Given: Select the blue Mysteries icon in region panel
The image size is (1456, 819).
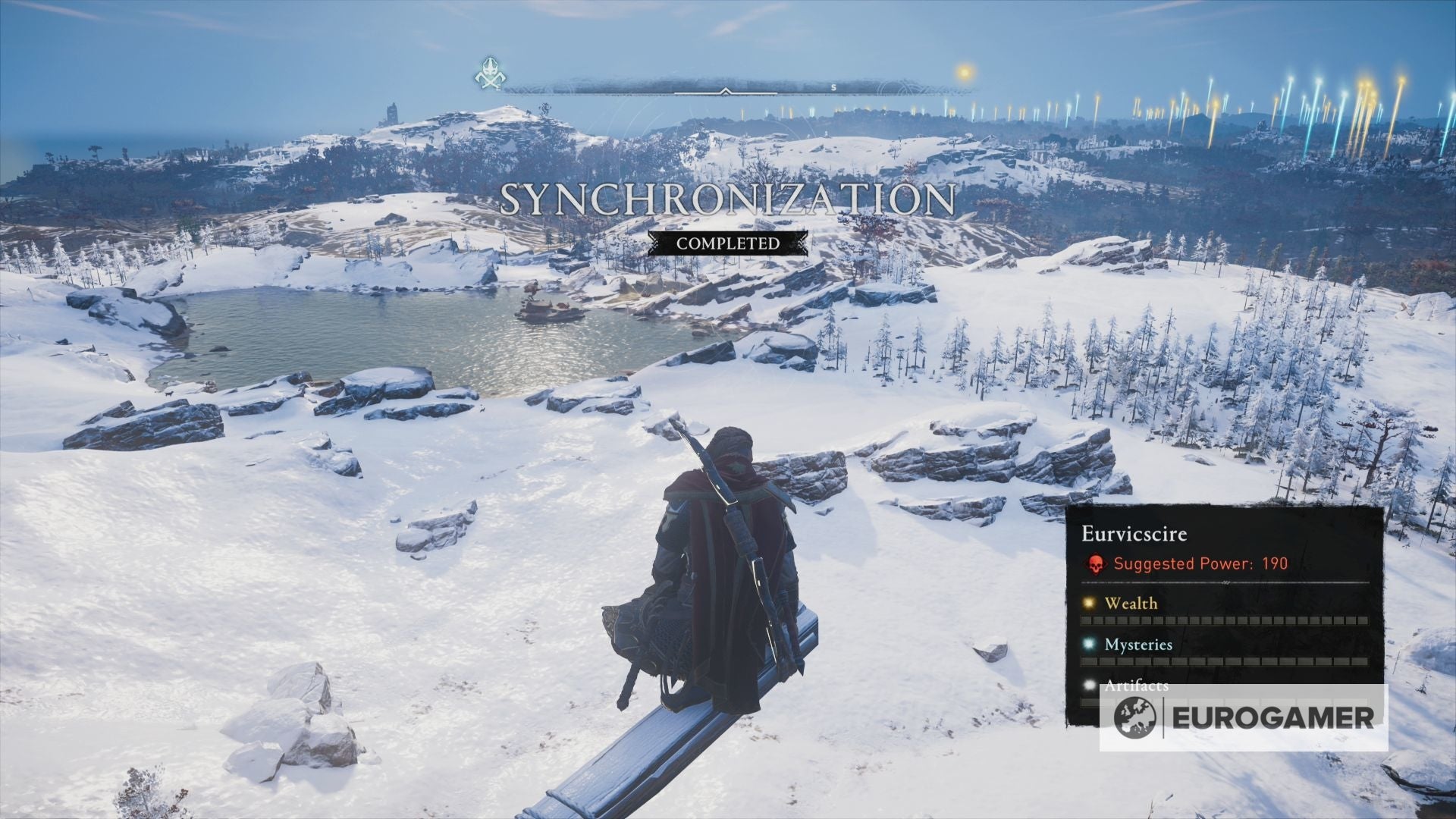Looking at the screenshot, I should tap(1090, 645).
